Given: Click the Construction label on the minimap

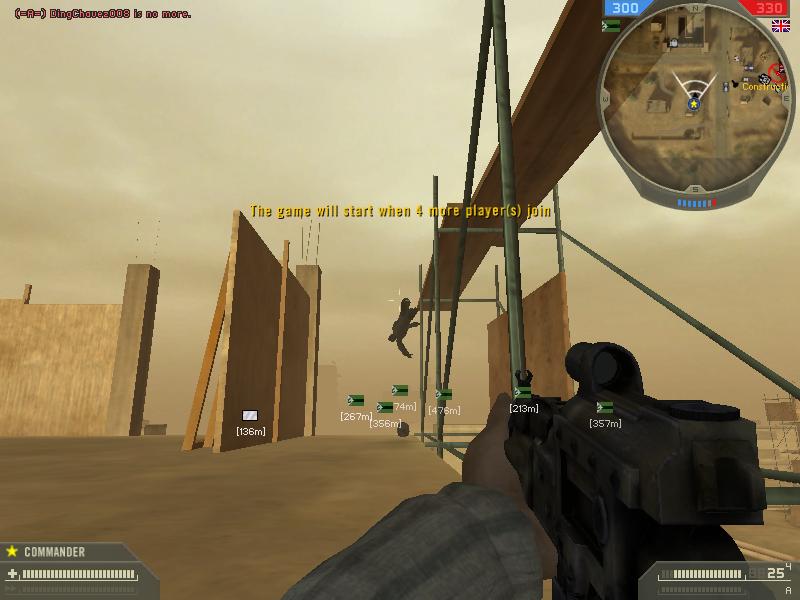Looking at the screenshot, I should tap(765, 87).
